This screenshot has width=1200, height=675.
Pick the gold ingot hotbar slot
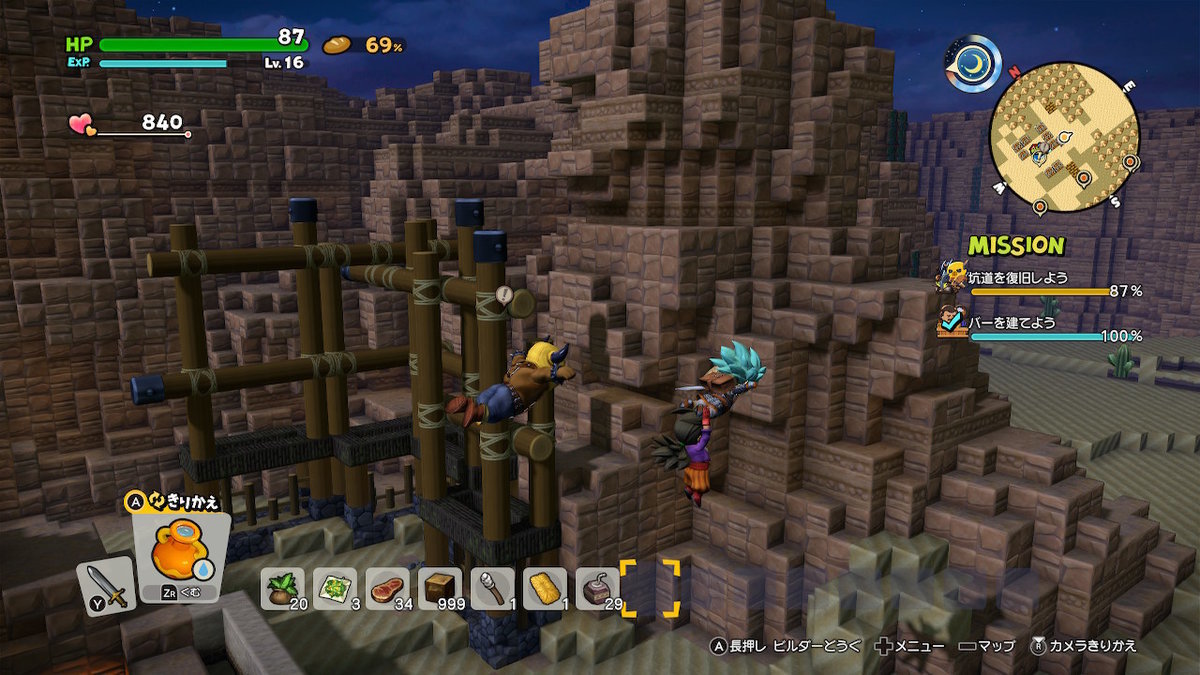[545, 587]
